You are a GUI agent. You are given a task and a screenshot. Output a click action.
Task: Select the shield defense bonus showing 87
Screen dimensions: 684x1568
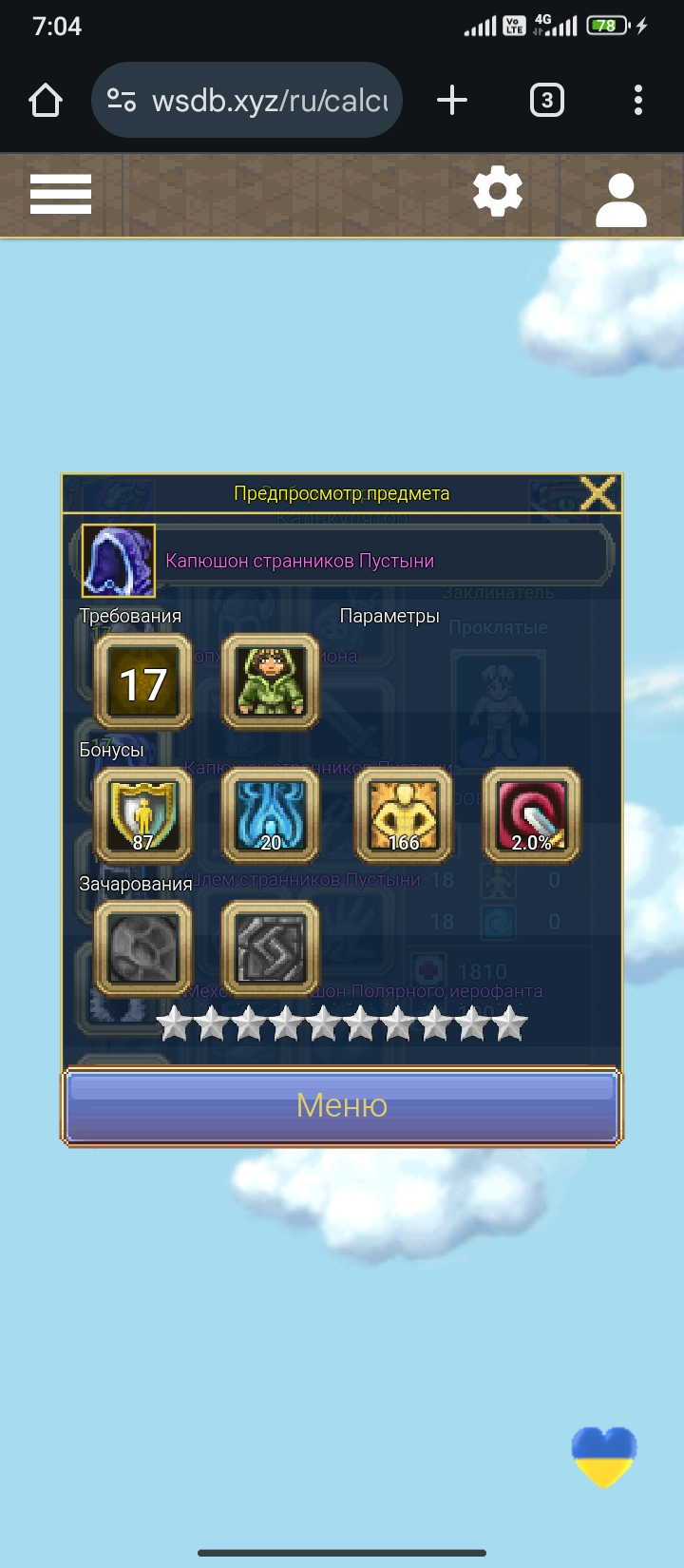tap(142, 815)
